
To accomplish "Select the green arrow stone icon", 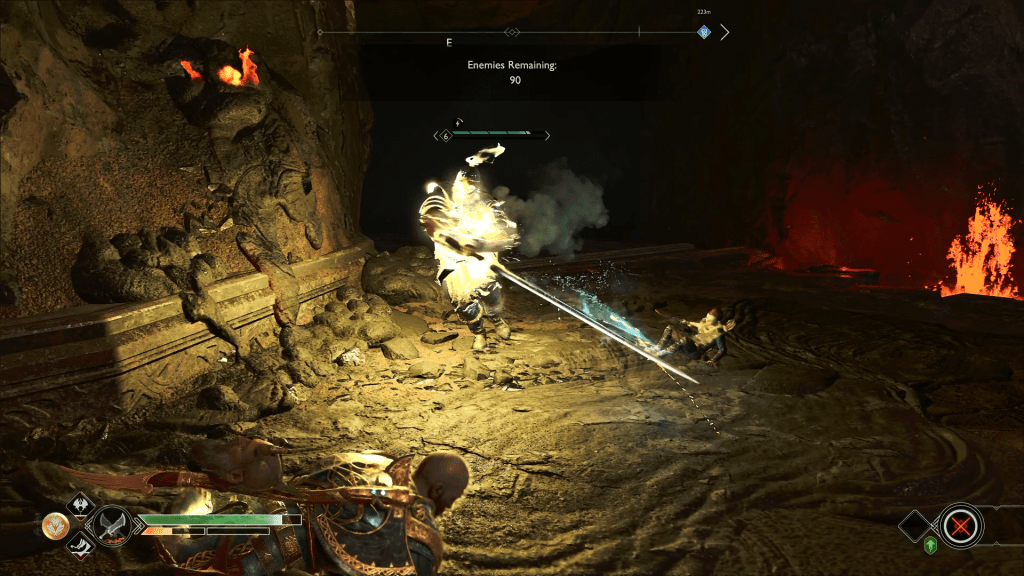I will tap(930, 545).
